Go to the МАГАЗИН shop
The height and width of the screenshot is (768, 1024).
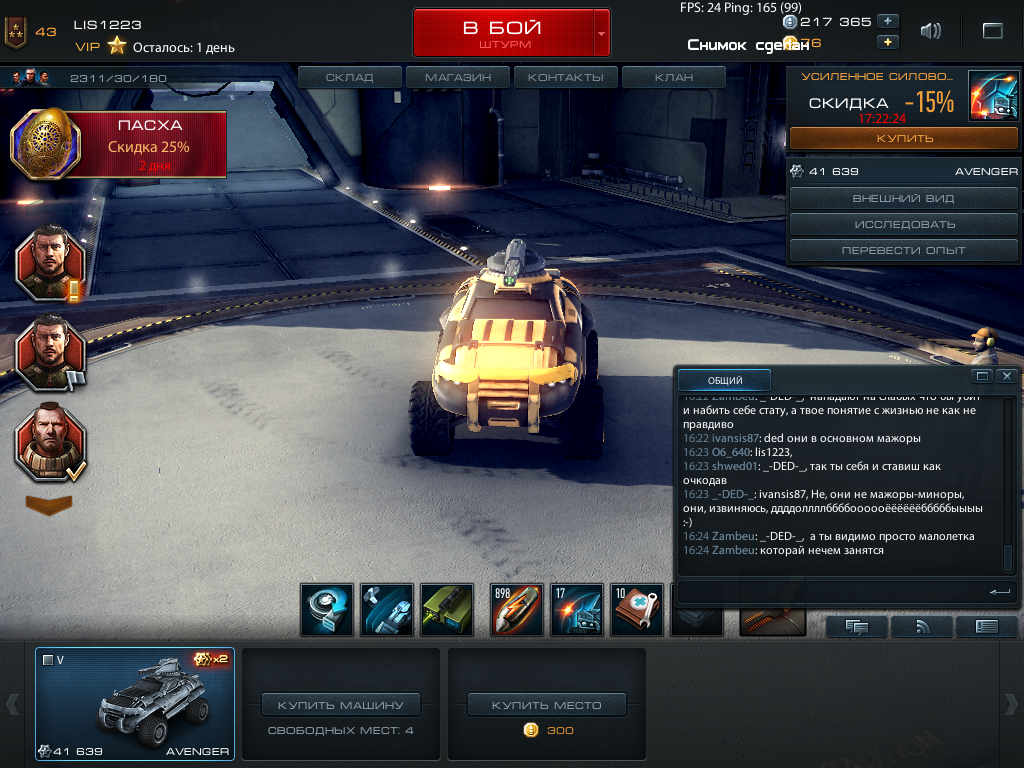click(x=458, y=77)
